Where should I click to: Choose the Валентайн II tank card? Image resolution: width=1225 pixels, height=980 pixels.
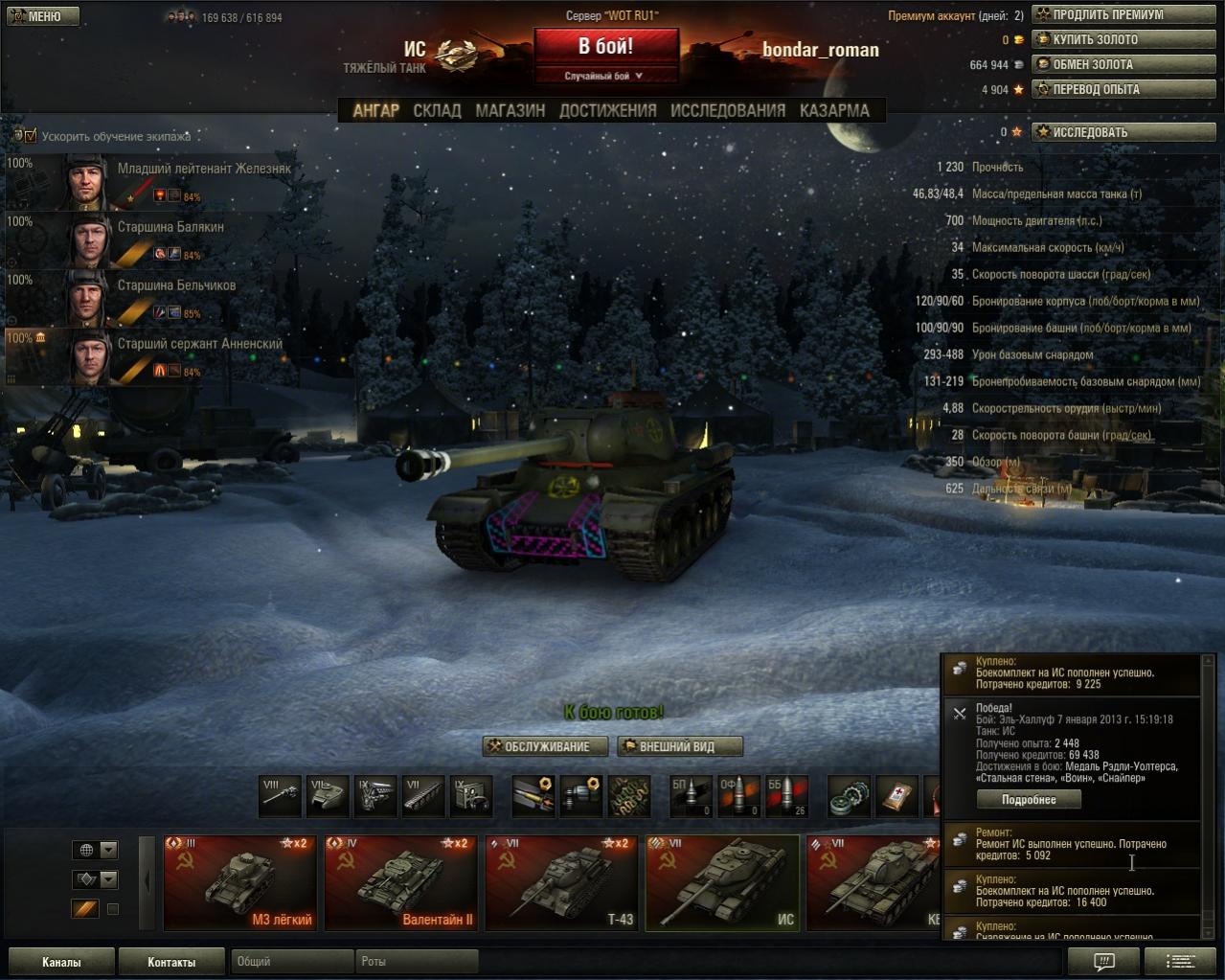pos(400,883)
